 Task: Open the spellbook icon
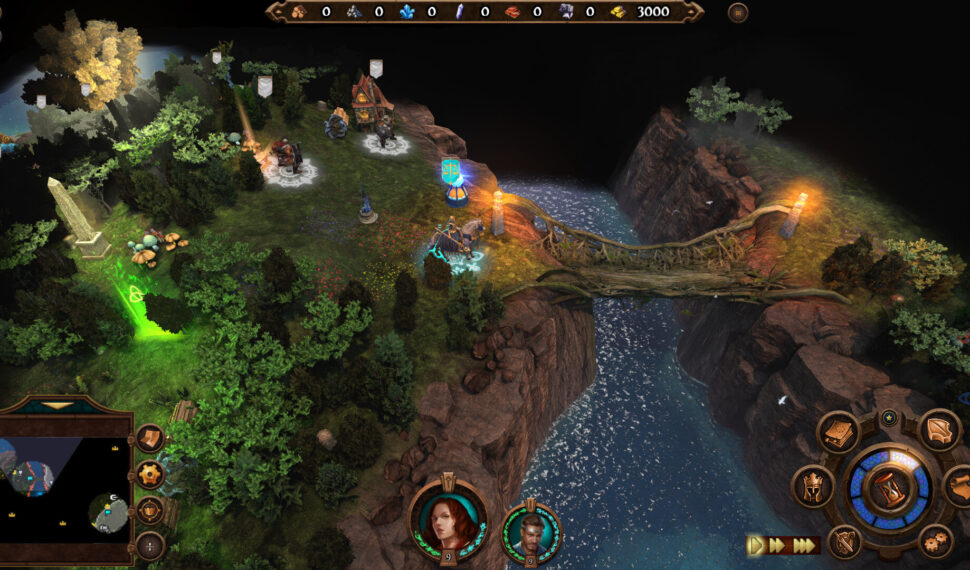click(x=838, y=432)
